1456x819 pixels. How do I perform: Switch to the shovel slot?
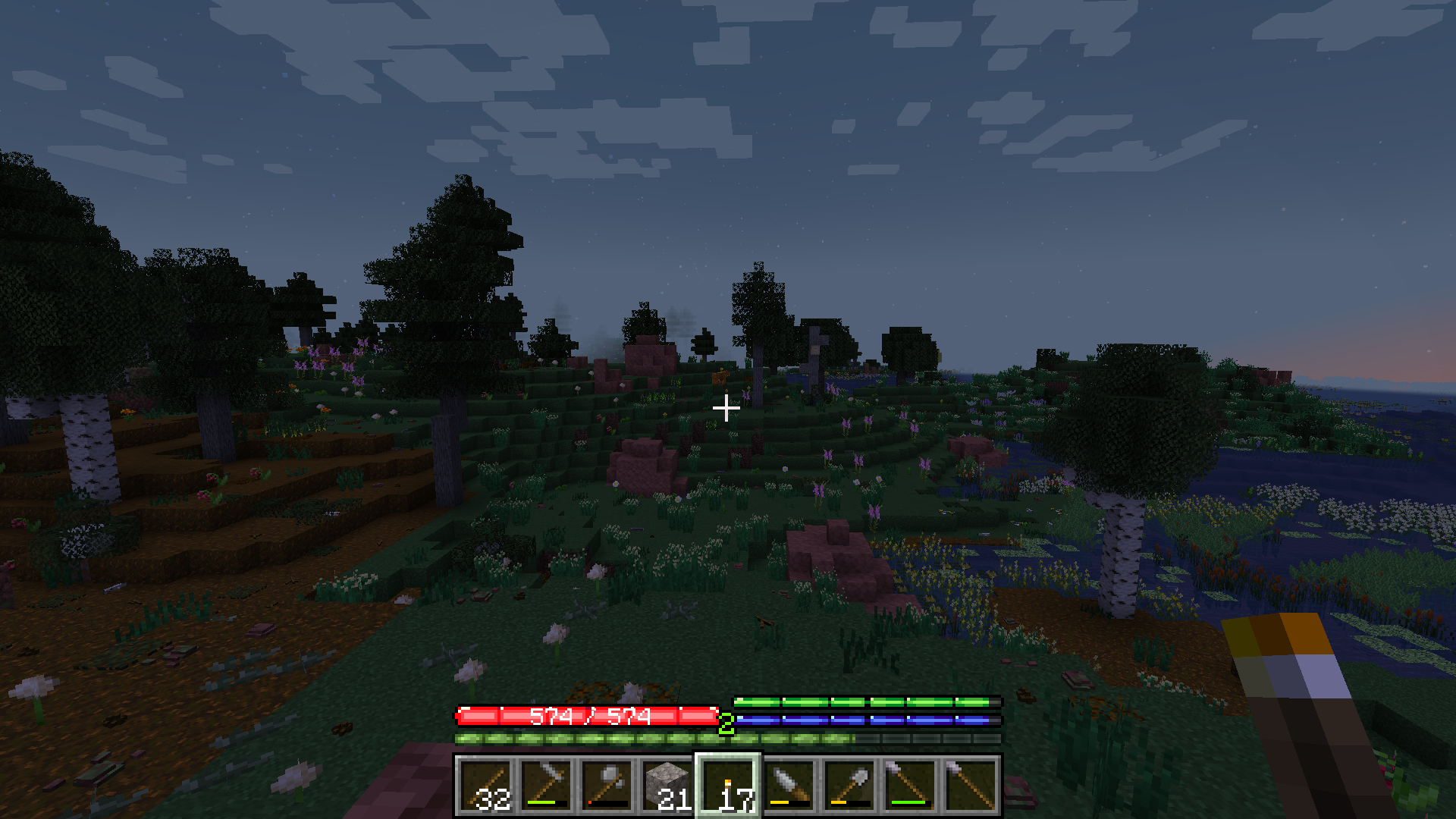pos(849,786)
